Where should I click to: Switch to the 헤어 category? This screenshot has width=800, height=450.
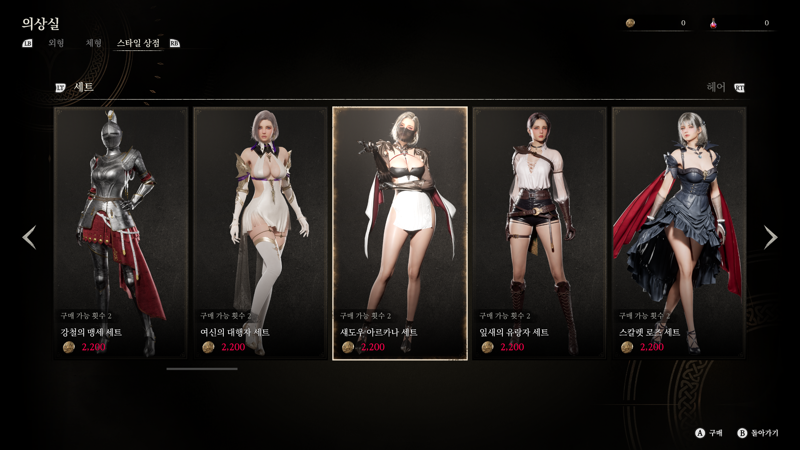click(716, 87)
